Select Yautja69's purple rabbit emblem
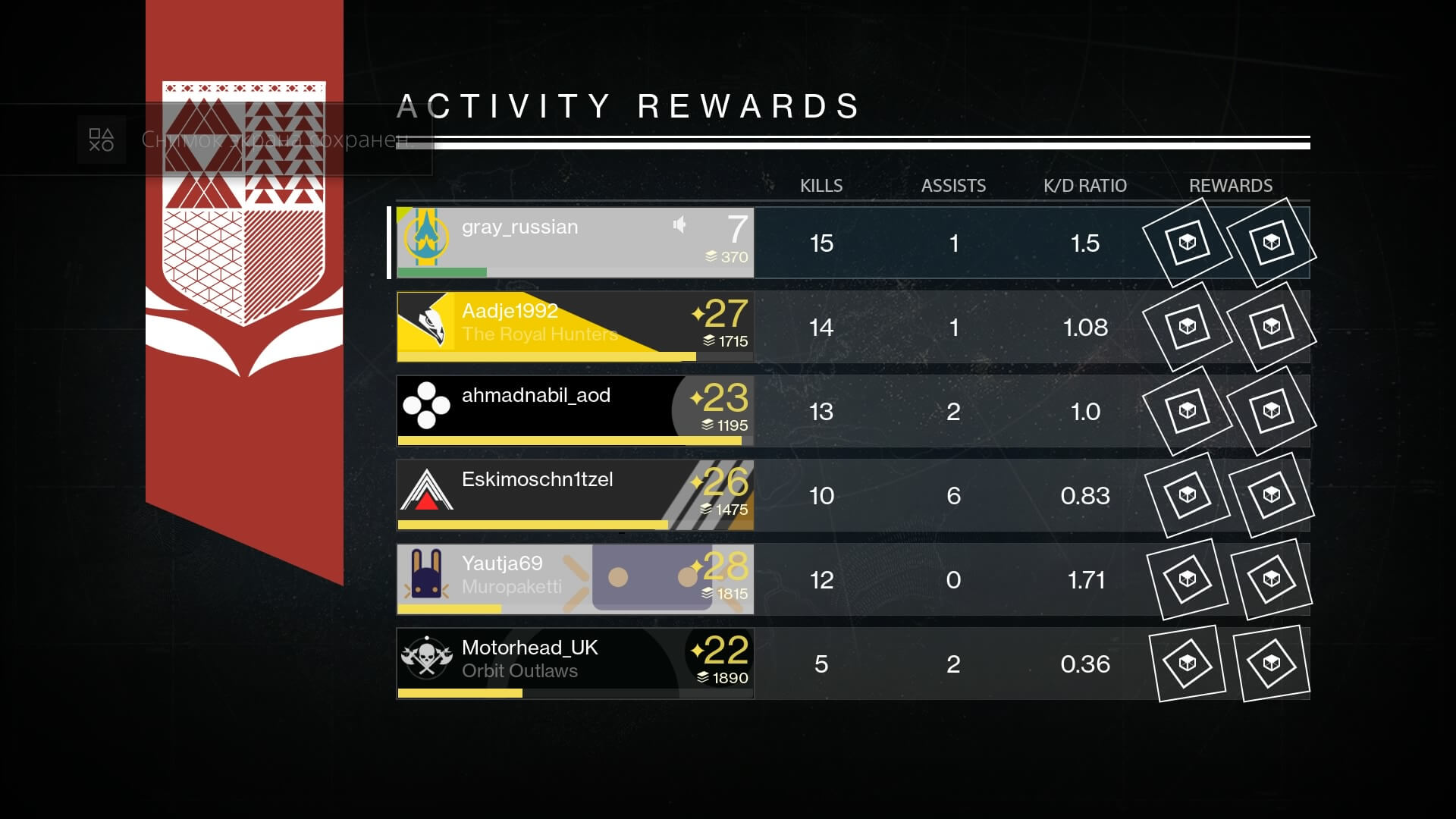The image size is (1456, 819). [427, 573]
